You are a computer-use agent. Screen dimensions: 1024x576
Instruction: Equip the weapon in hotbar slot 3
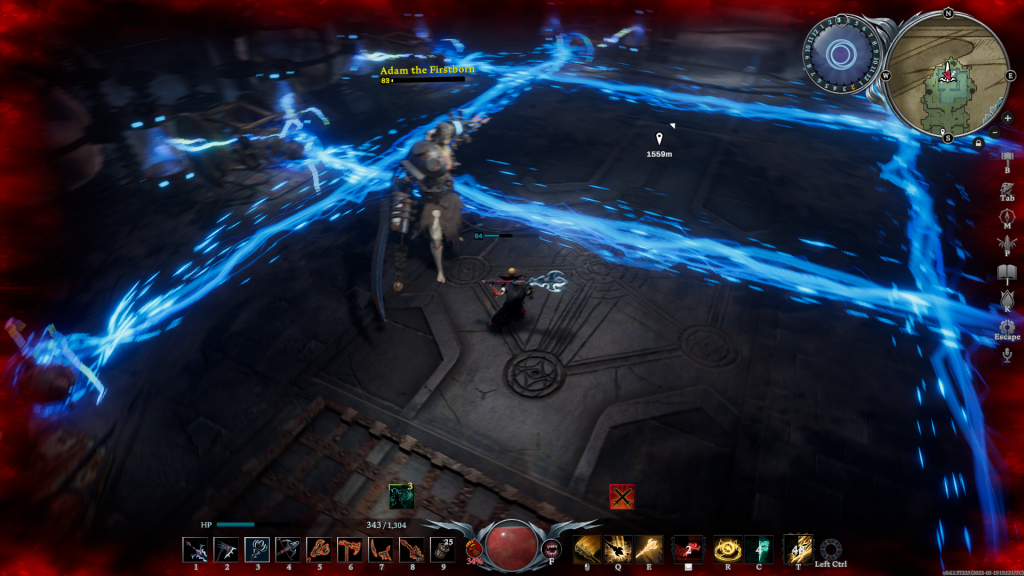tap(257, 549)
